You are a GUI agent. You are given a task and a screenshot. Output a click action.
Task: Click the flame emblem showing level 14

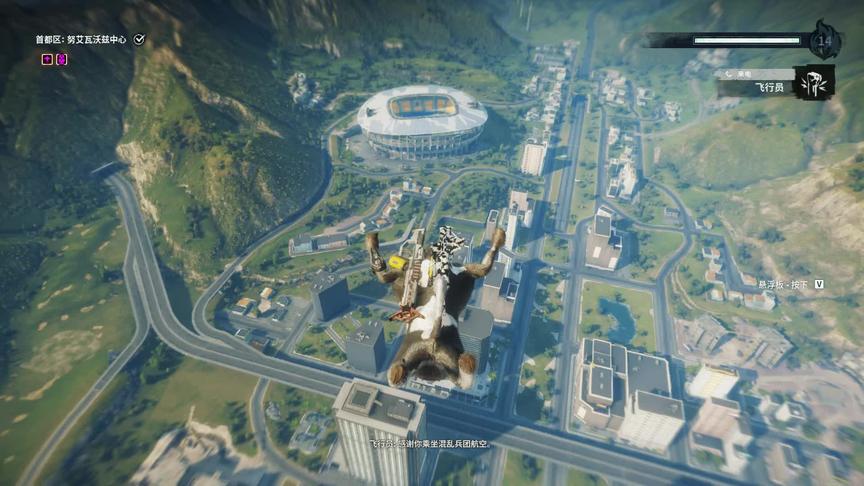click(x=824, y=41)
